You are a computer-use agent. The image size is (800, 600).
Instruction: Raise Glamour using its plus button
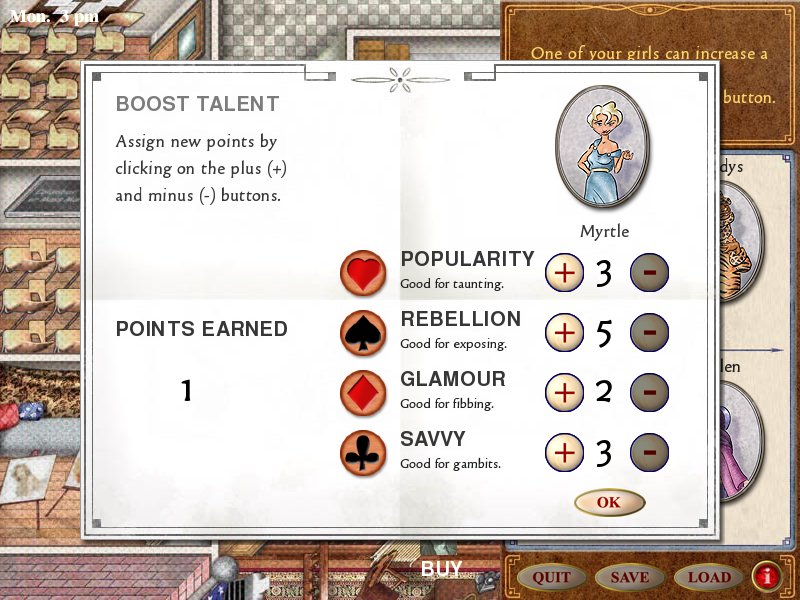click(565, 392)
